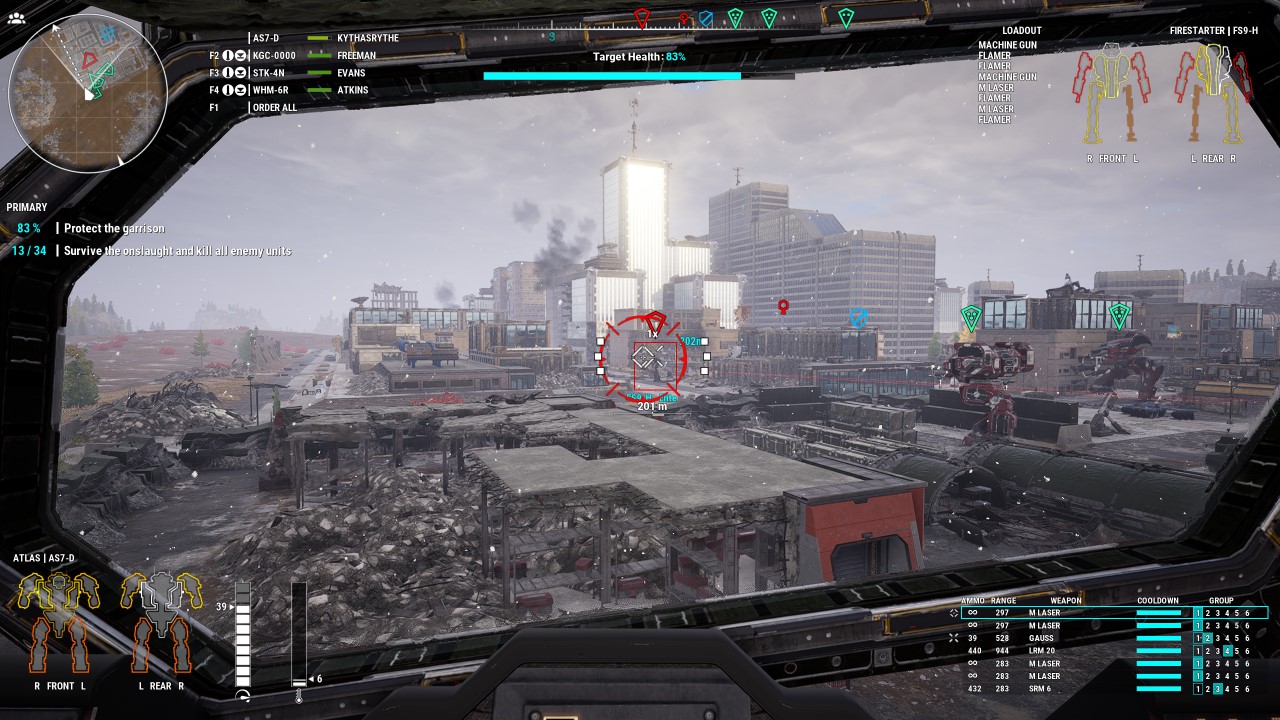Screen dimensions: 1280x720
Task: Click the M LASER targeting reticle icon
Action: (952, 612)
